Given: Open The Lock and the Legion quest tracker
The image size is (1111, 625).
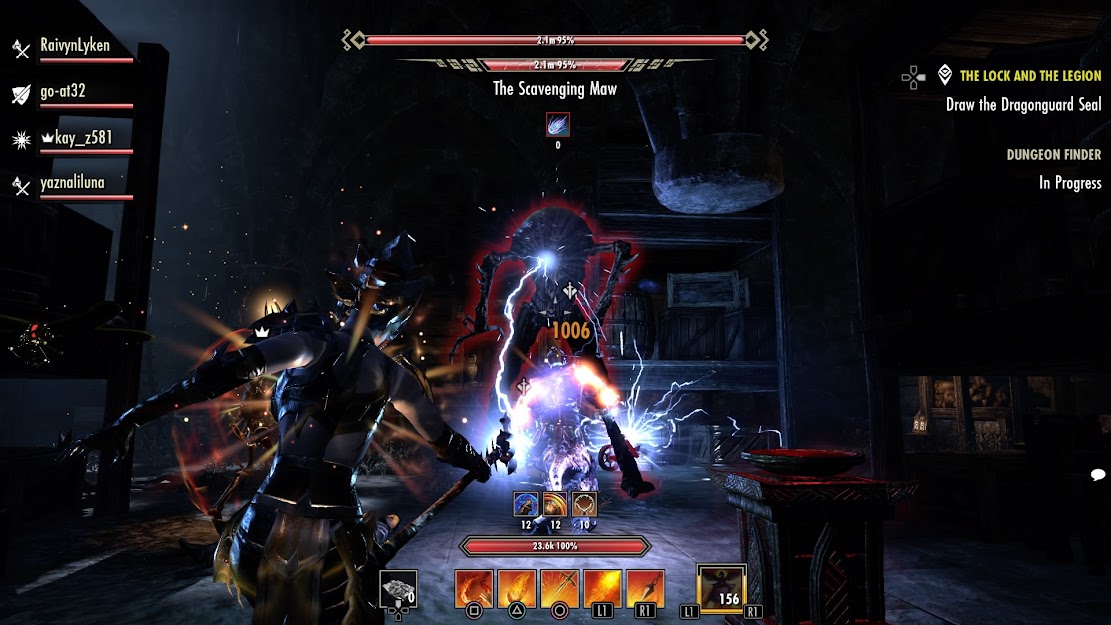Looking at the screenshot, I should pyautogui.click(x=1030, y=76).
